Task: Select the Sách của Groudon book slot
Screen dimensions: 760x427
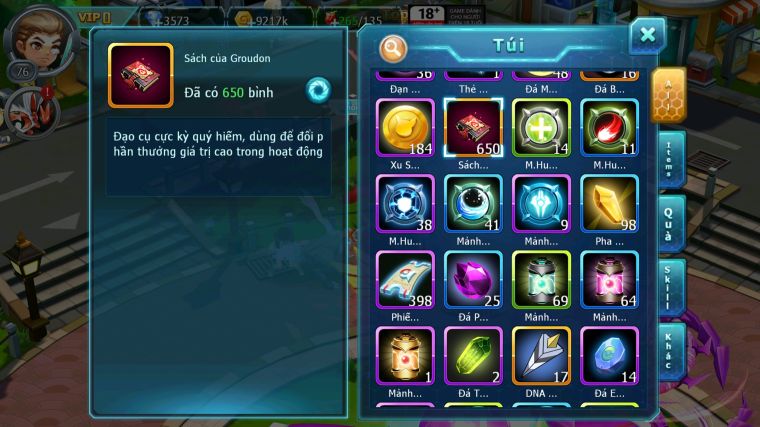Action: tap(473, 128)
